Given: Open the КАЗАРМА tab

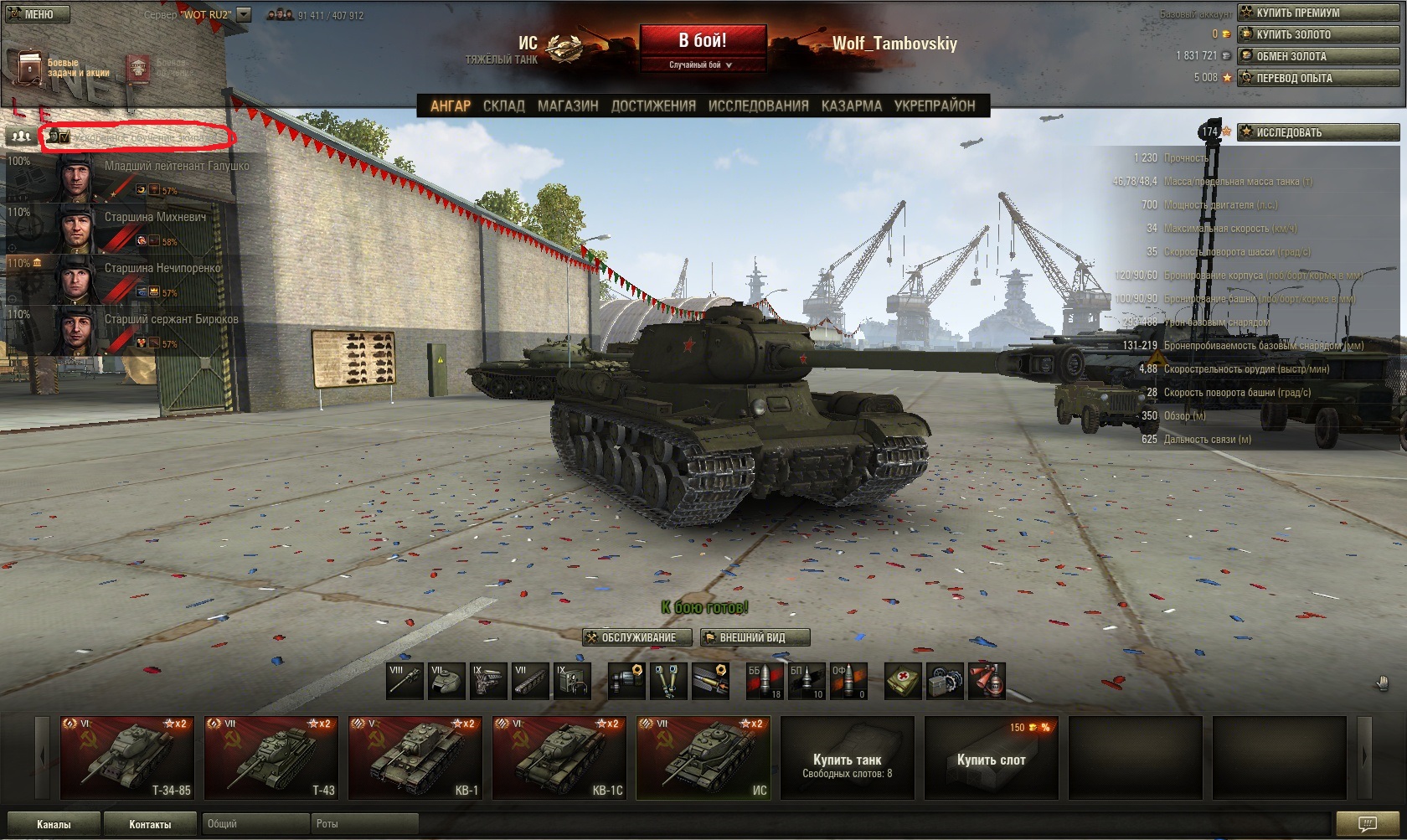Looking at the screenshot, I should 851,106.
